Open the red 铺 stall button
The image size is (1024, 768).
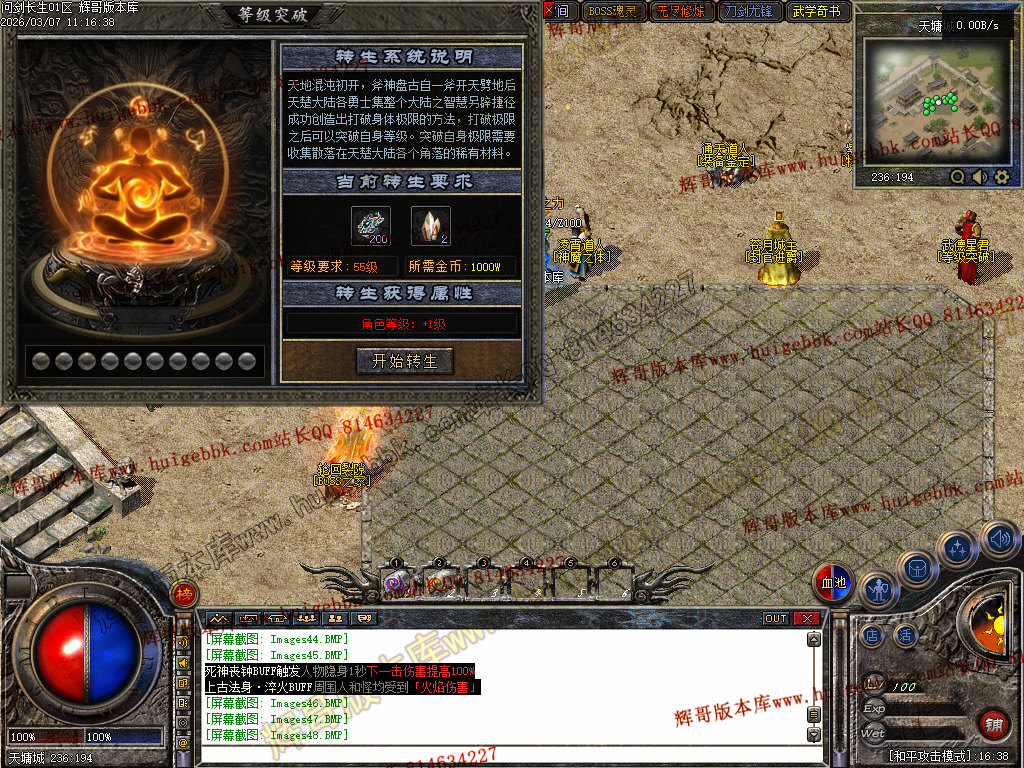(993, 725)
